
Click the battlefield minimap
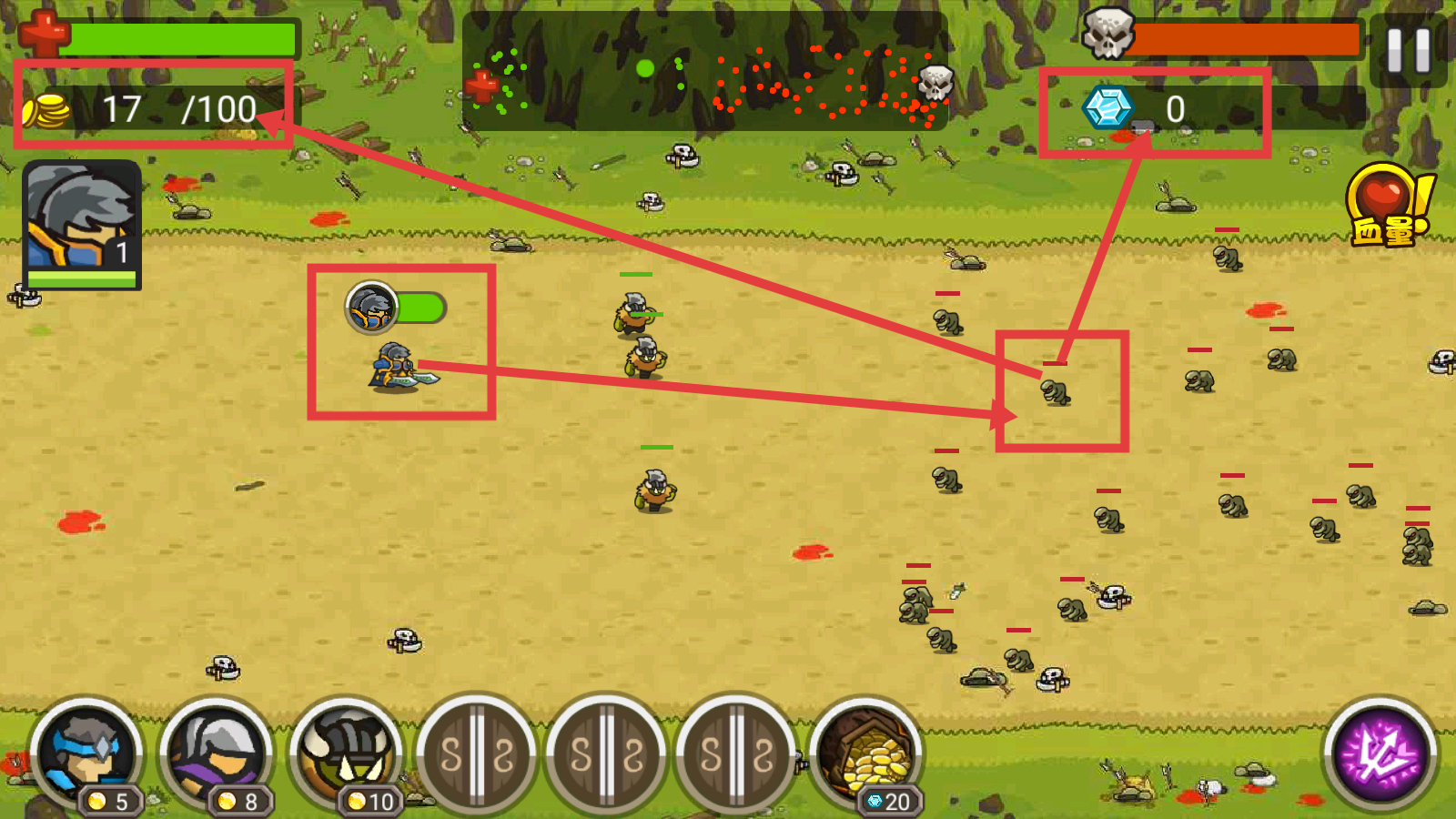[705, 71]
